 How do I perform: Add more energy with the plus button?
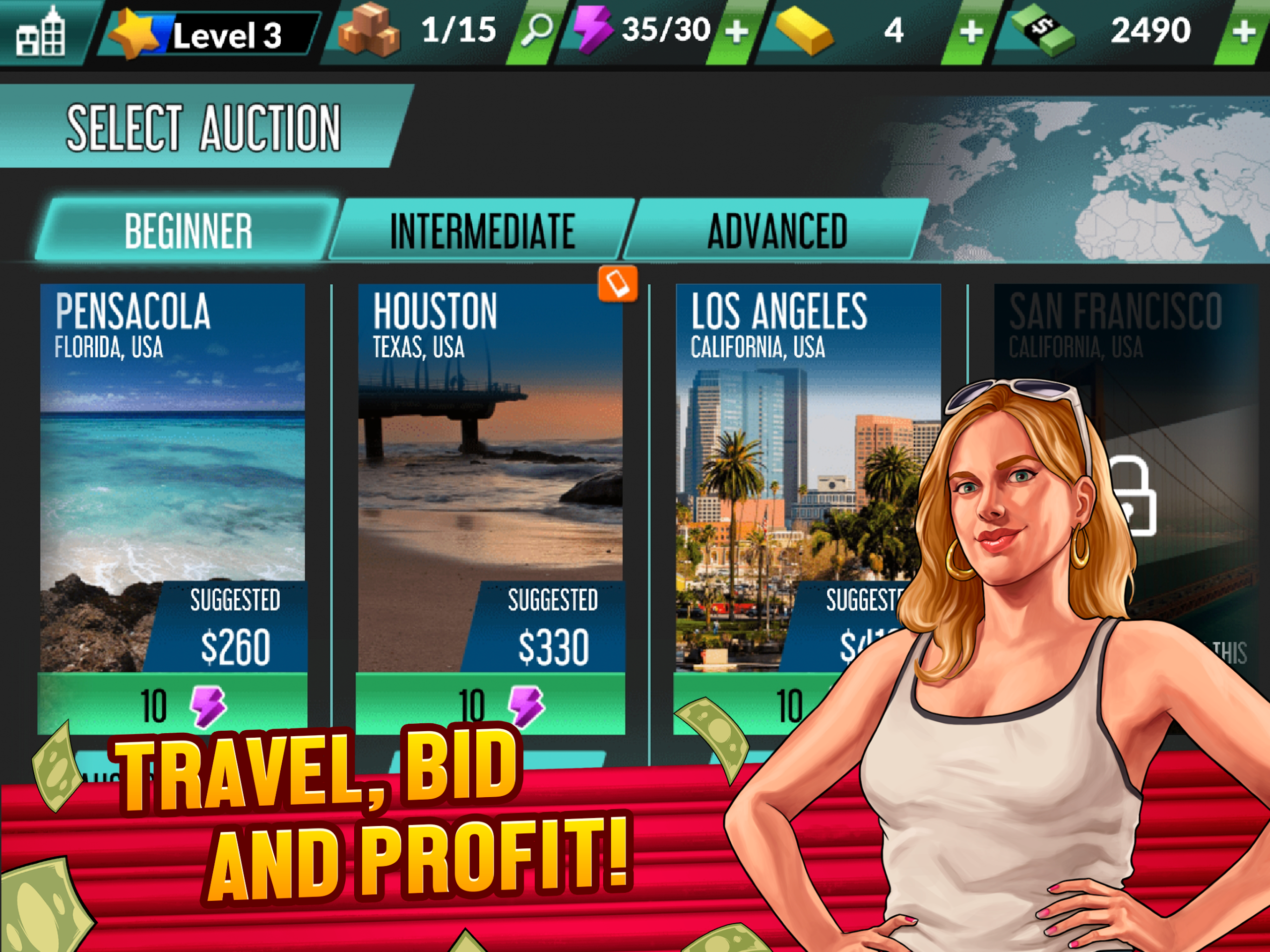pos(737,32)
